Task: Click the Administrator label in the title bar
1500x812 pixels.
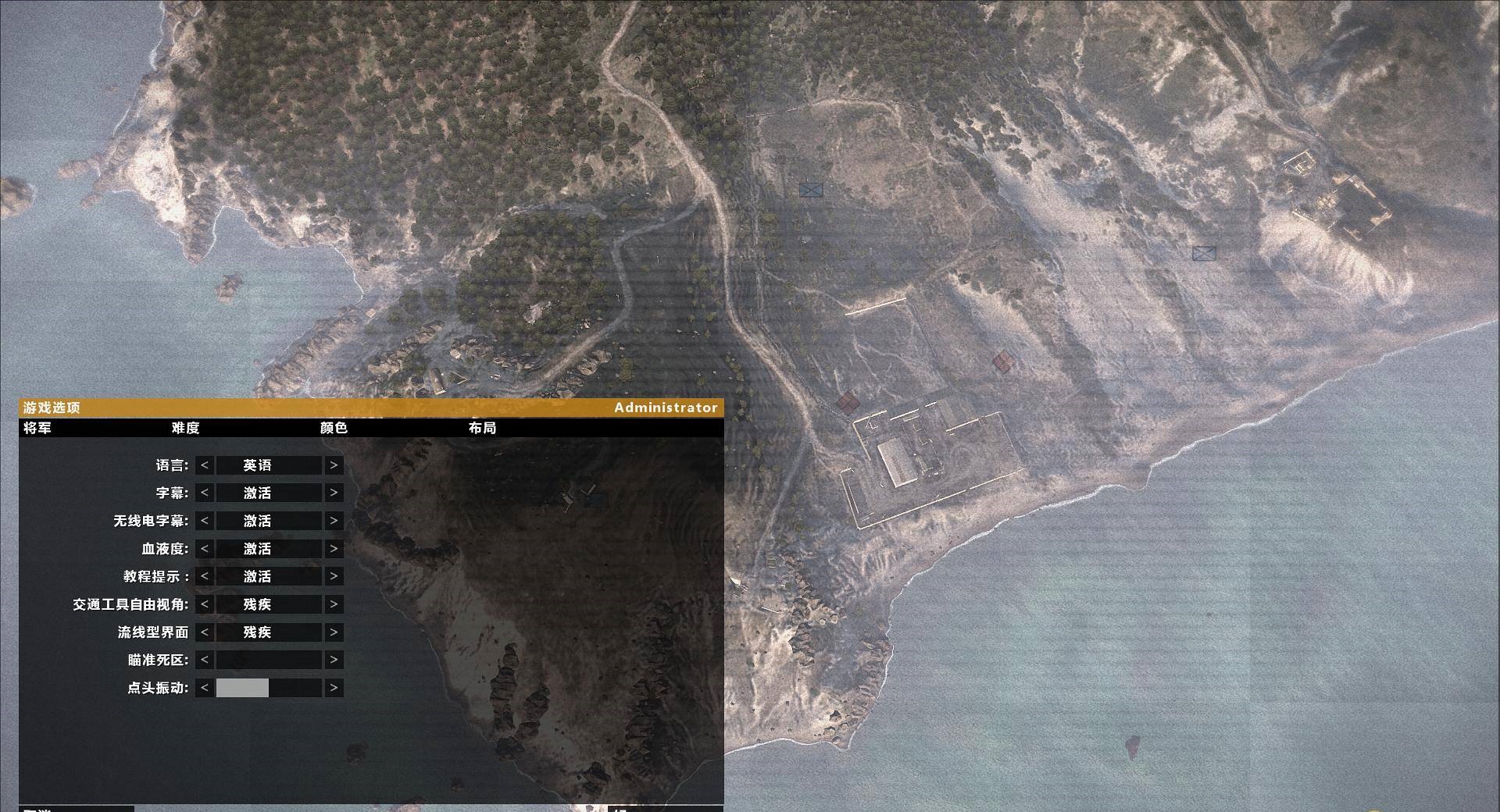Action: (x=666, y=408)
